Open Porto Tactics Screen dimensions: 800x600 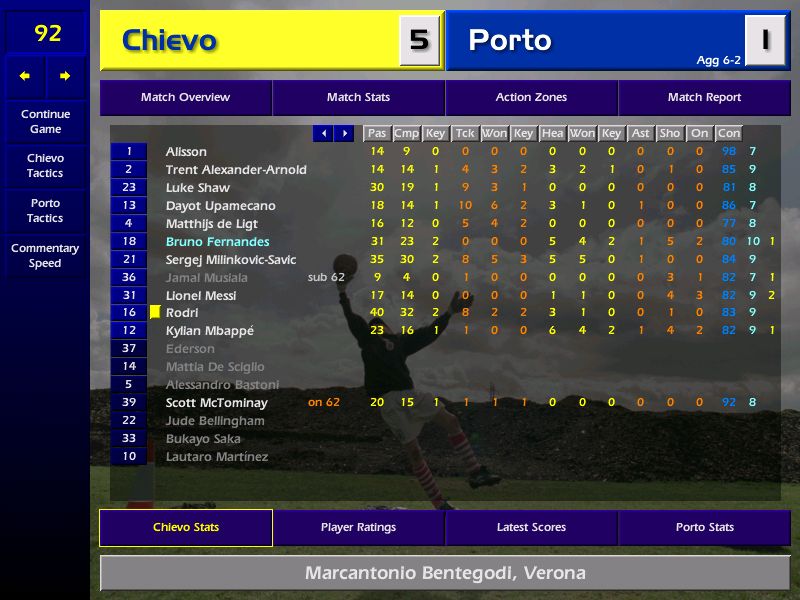(45, 211)
